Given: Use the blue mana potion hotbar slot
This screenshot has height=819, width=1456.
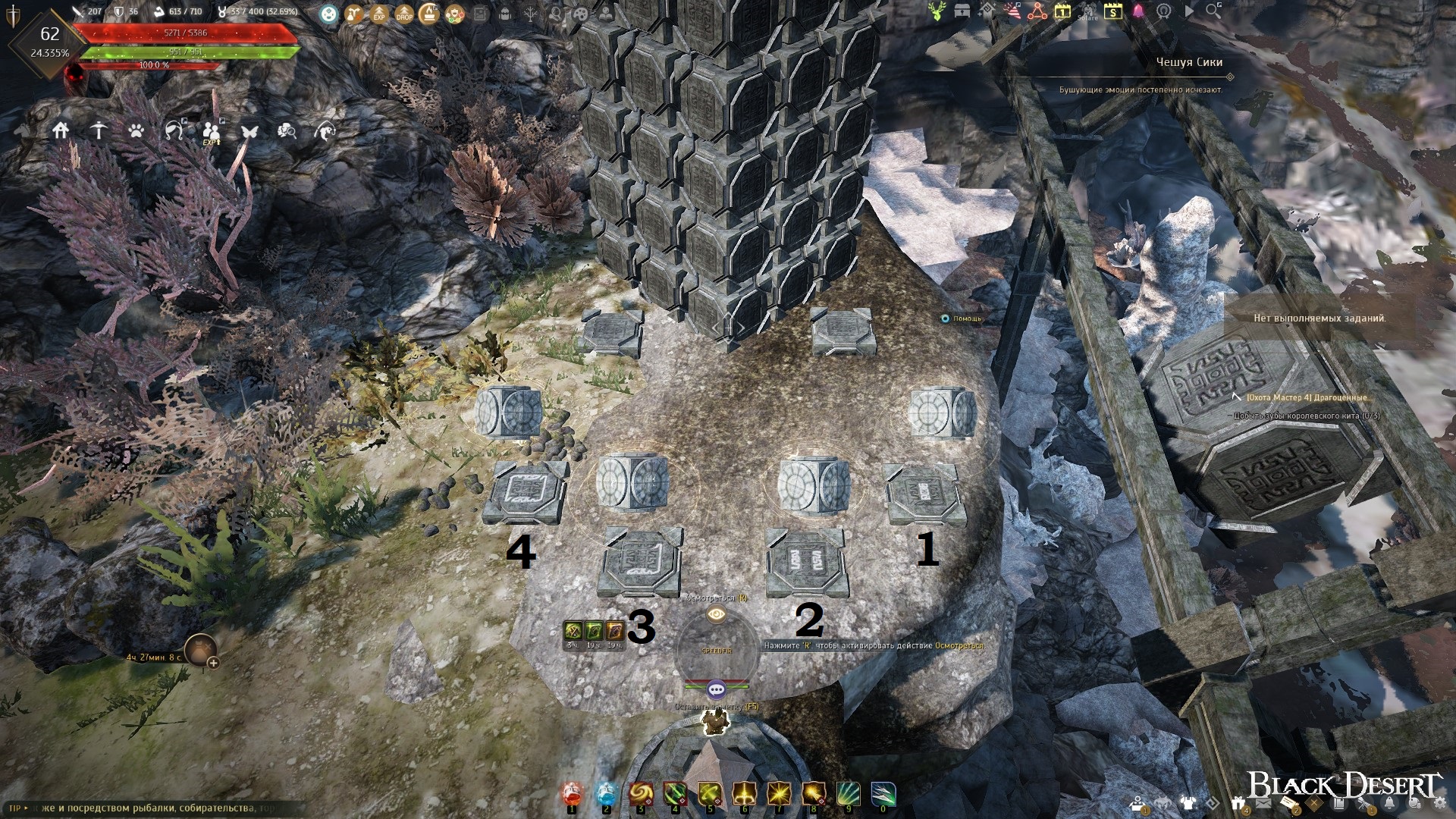Looking at the screenshot, I should (x=606, y=794).
